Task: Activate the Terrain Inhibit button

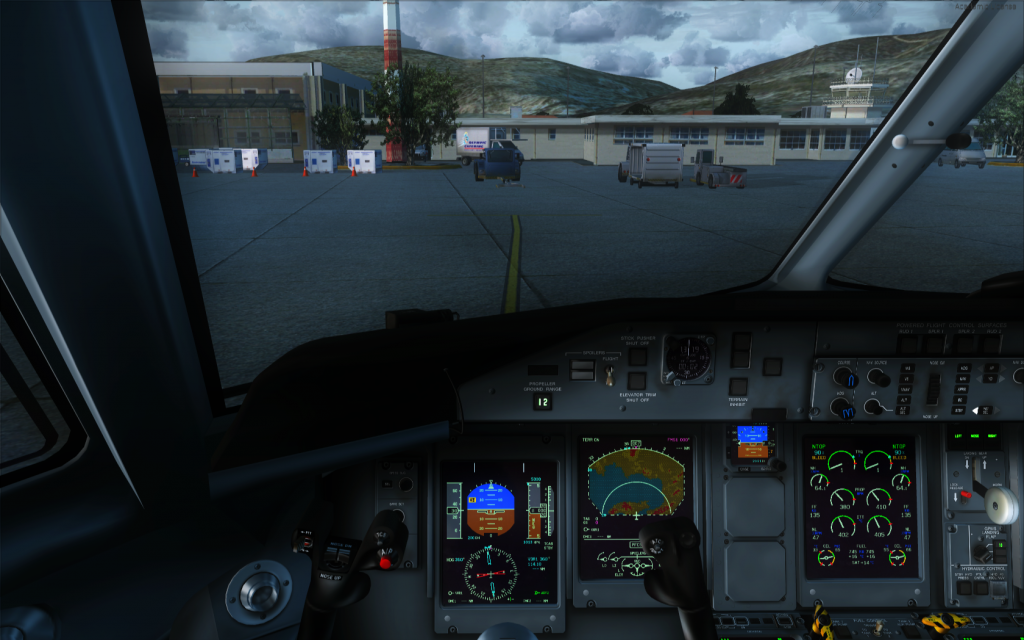Action: [738, 386]
